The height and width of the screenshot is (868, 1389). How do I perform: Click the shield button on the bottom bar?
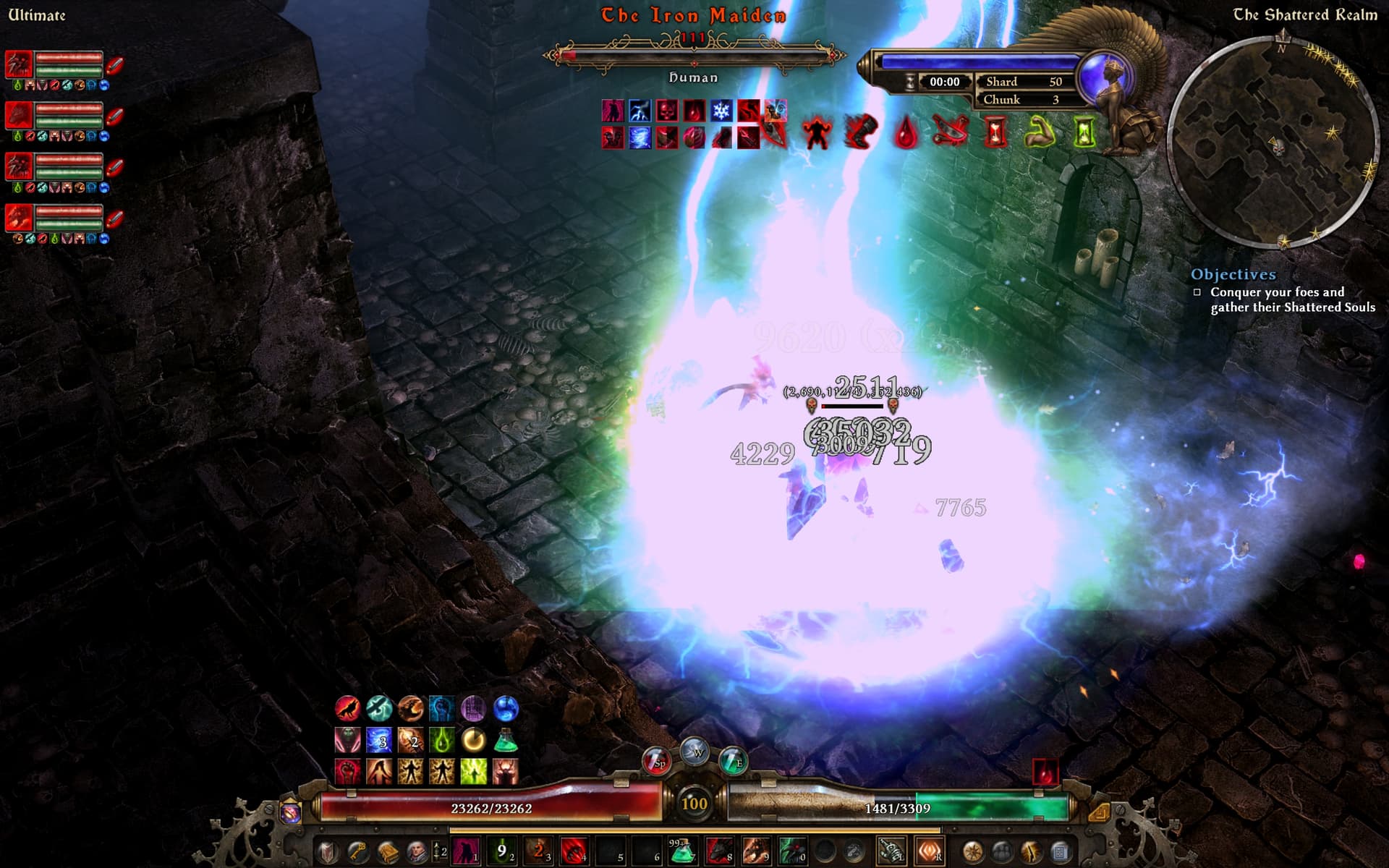click(328, 851)
